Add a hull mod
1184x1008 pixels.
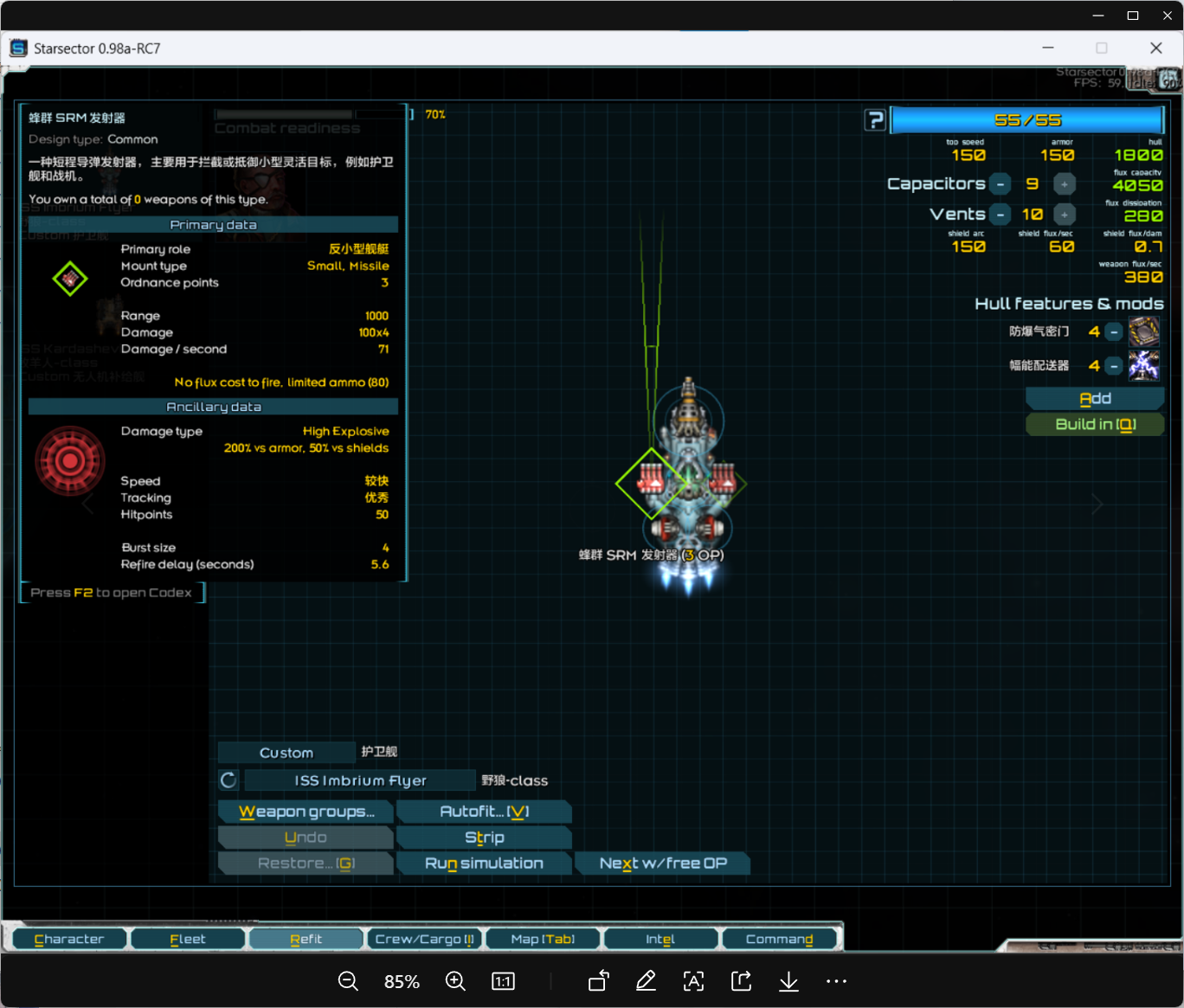click(1095, 399)
